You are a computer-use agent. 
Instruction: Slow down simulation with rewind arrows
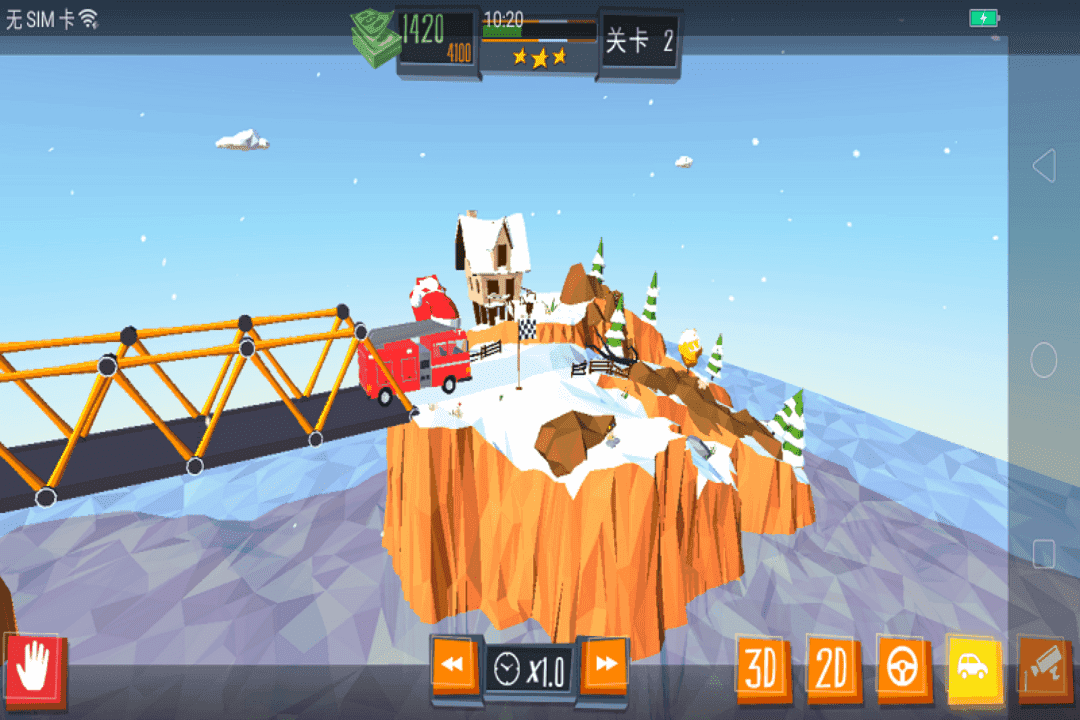coord(455,664)
